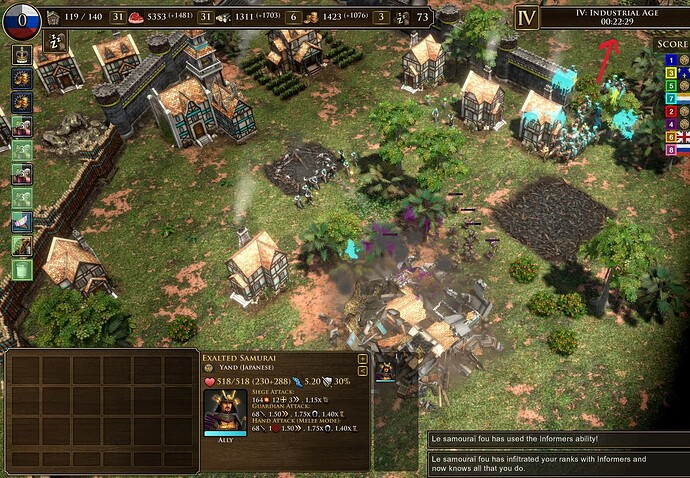Image resolution: width=690 pixels, height=478 pixels.
Task: Click the Russian flag home city button
Action: pyautogui.click(x=22, y=18)
